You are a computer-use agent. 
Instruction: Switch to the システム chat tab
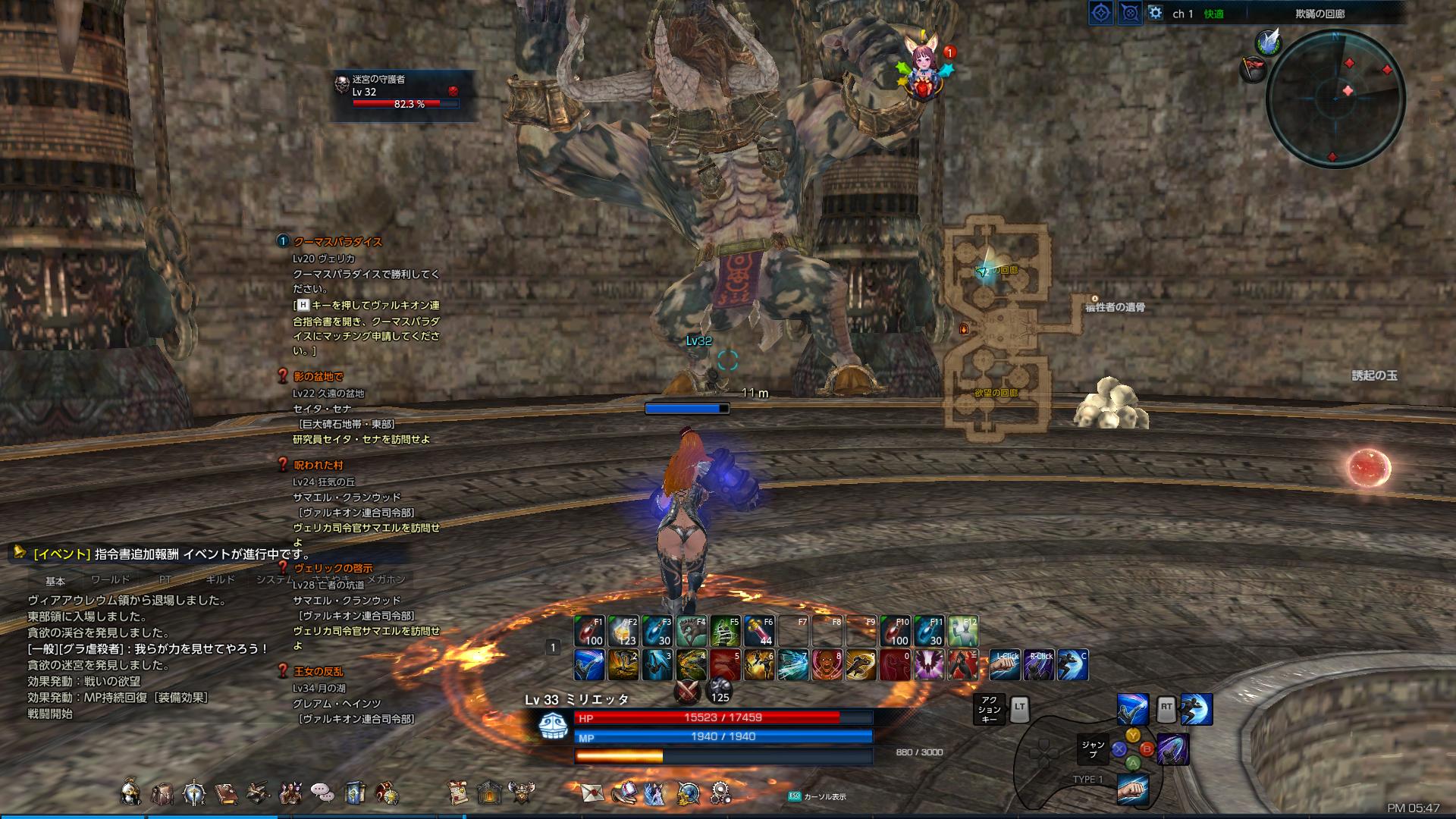tap(275, 579)
